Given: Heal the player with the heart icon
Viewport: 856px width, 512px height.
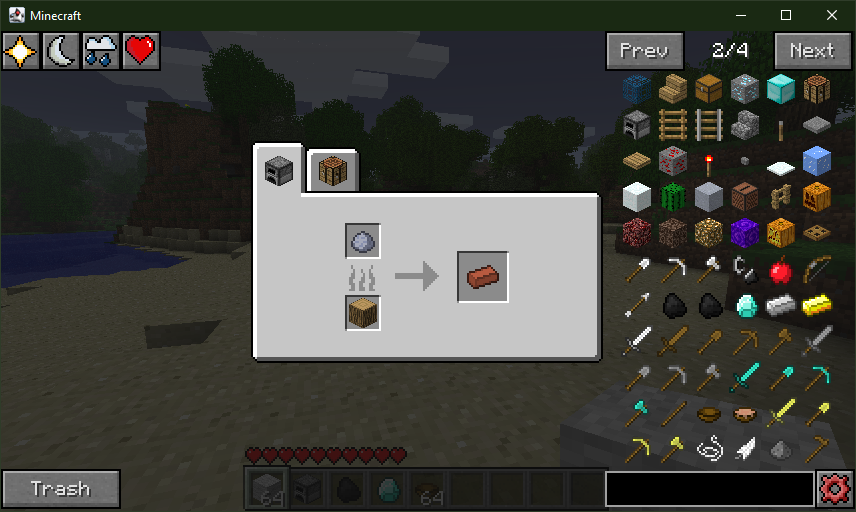Looking at the screenshot, I should tap(141, 51).
